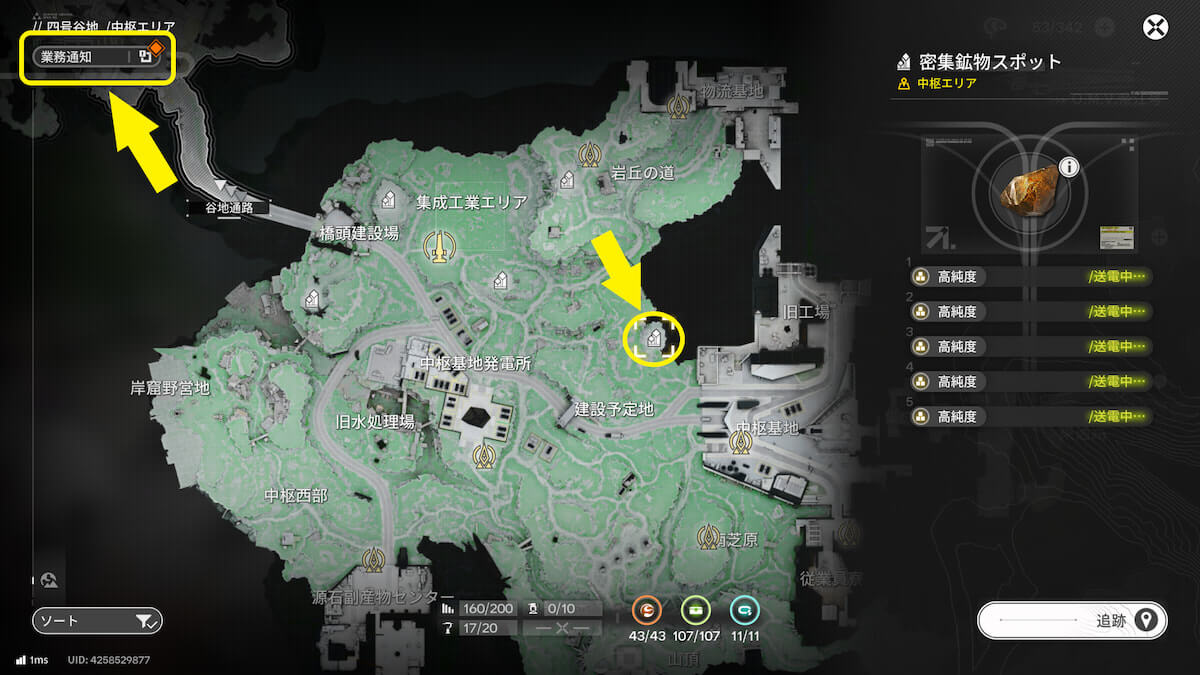Toggle the orange 43/43 collectible filter
The image size is (1200, 675).
point(648,609)
